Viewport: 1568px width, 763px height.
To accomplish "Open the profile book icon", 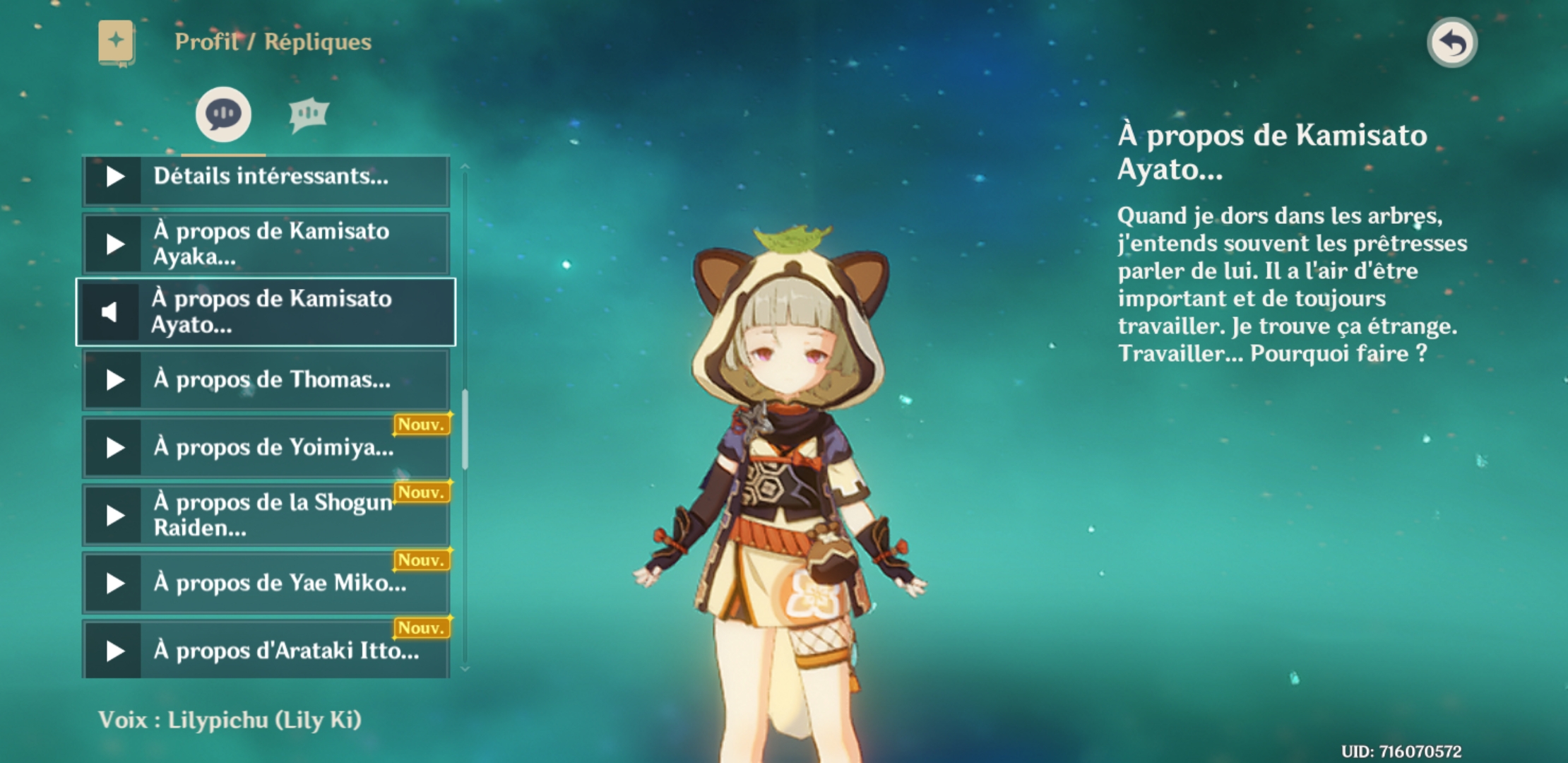I will 117,42.
